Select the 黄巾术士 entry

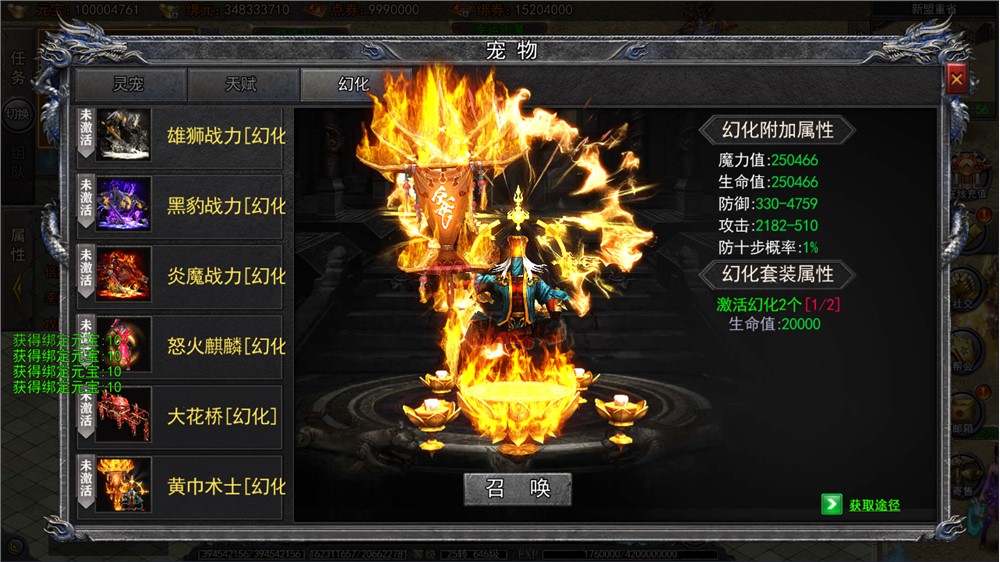(182, 486)
